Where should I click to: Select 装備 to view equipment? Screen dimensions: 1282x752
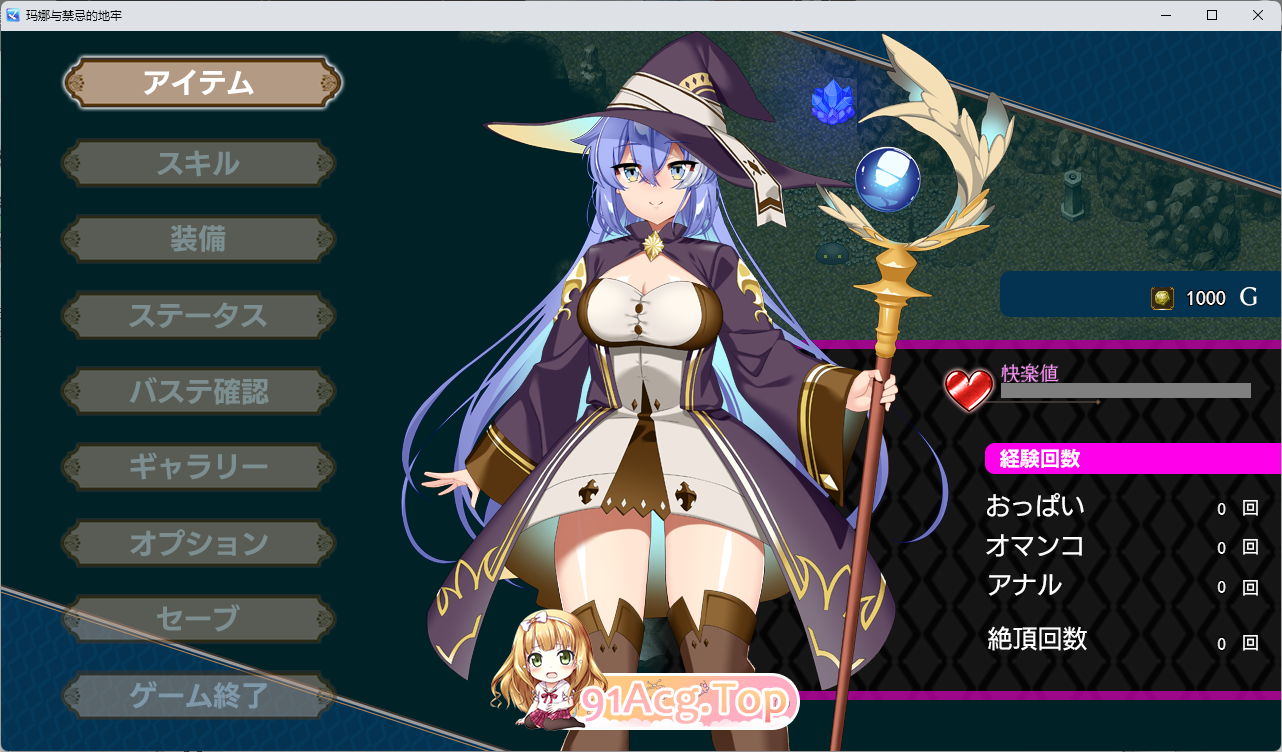(198, 239)
